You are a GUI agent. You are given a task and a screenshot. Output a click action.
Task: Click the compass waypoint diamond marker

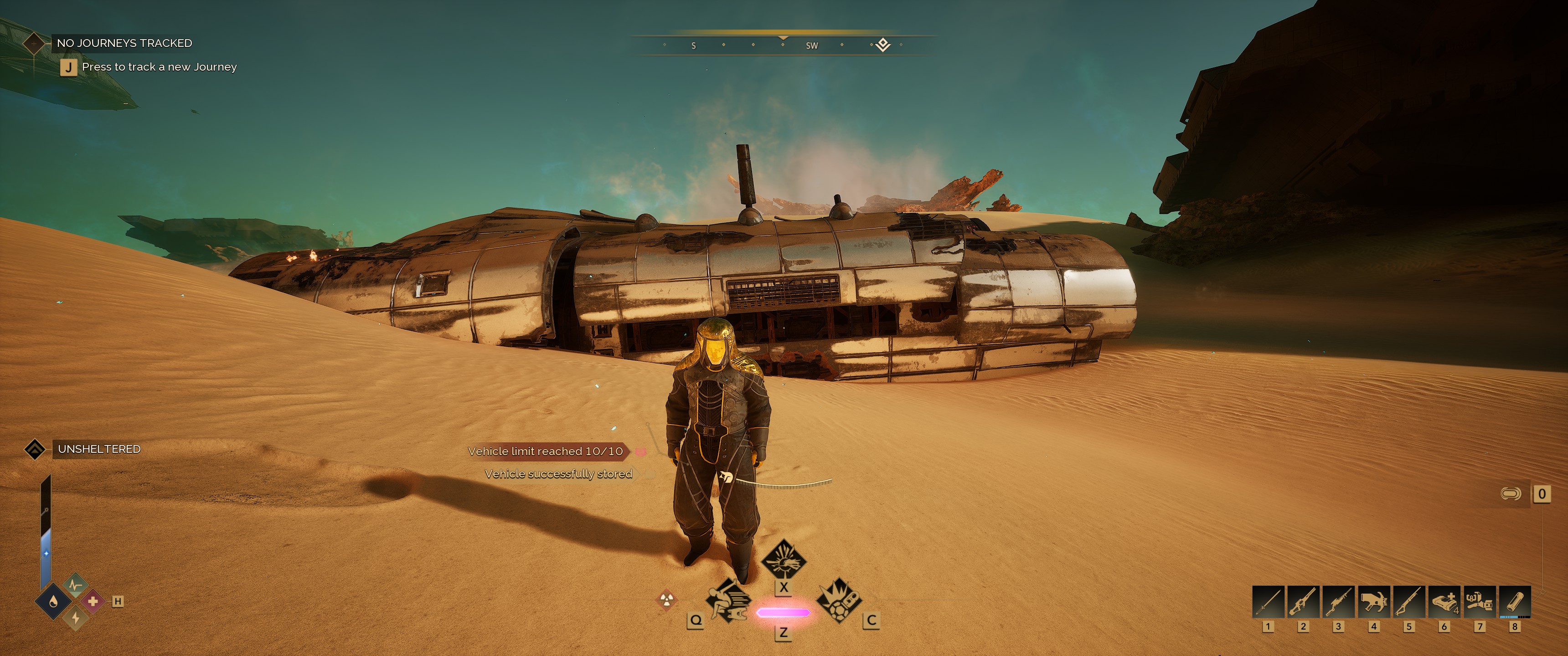pyautogui.click(x=882, y=45)
